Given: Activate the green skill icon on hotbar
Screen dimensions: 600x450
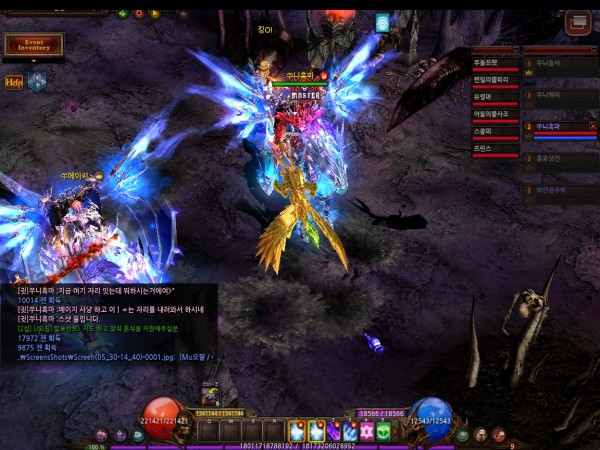Looking at the screenshot, I should (x=383, y=430).
